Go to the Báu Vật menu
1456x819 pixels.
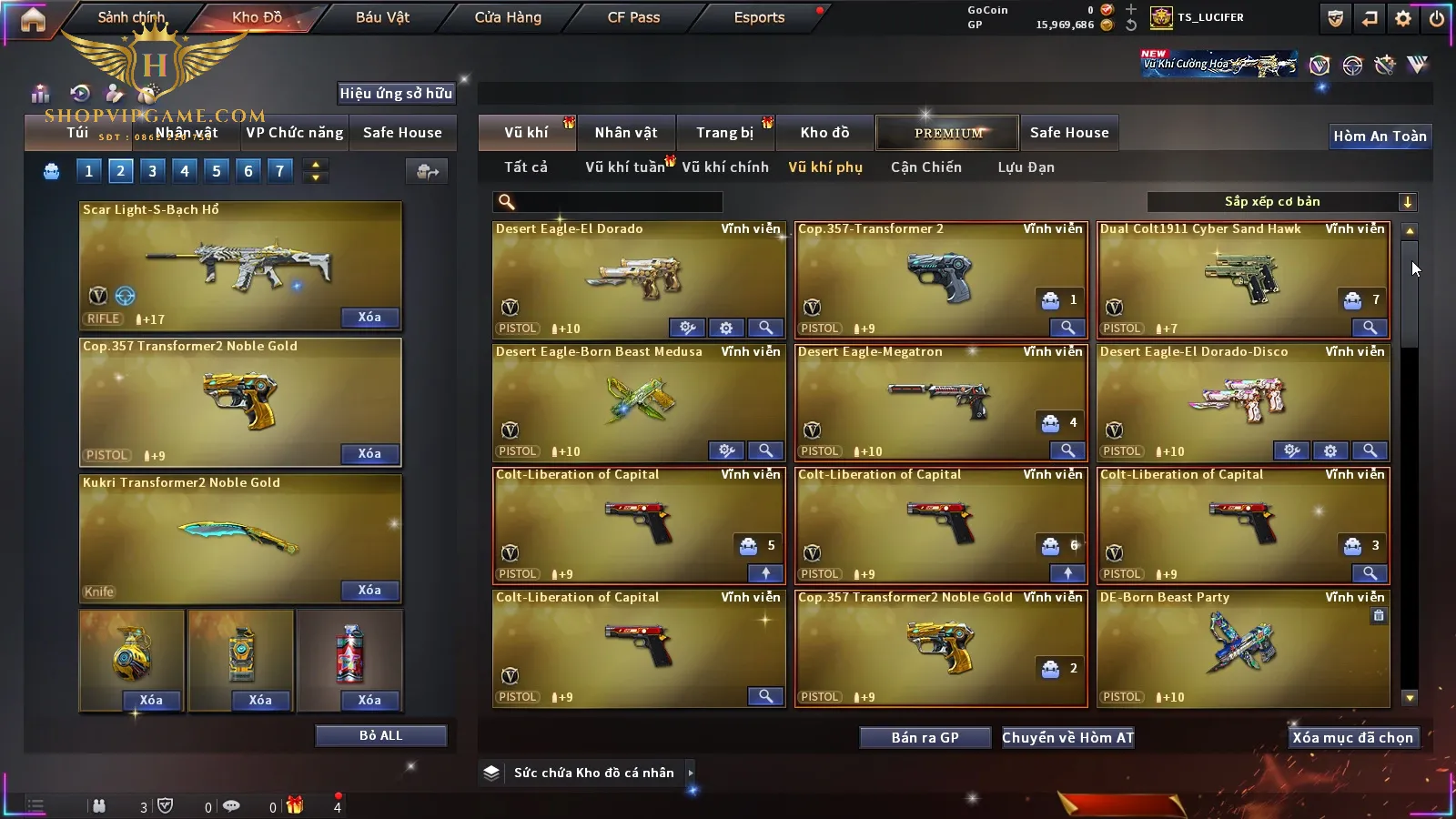(x=382, y=17)
